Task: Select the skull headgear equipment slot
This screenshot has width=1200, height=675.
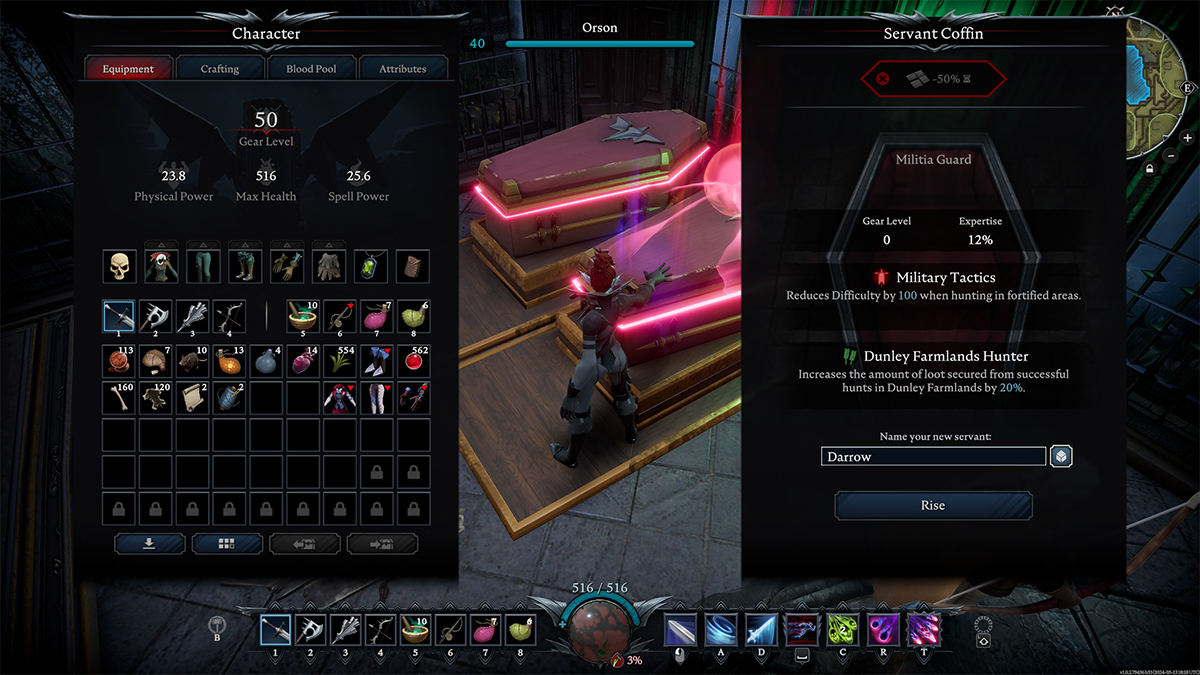Action: [120, 266]
